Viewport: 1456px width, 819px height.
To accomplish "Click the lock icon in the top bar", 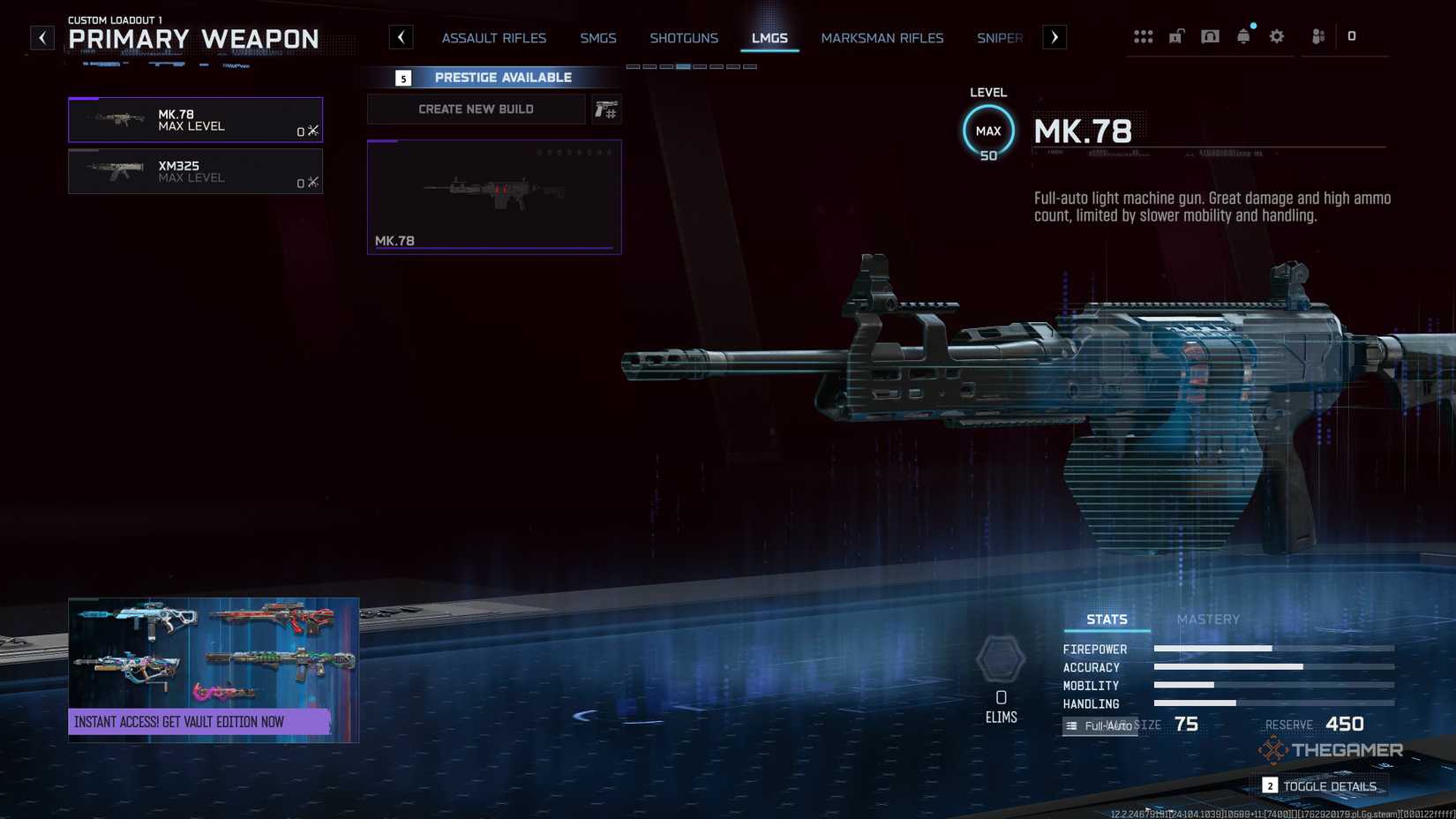I will pos(1176,36).
